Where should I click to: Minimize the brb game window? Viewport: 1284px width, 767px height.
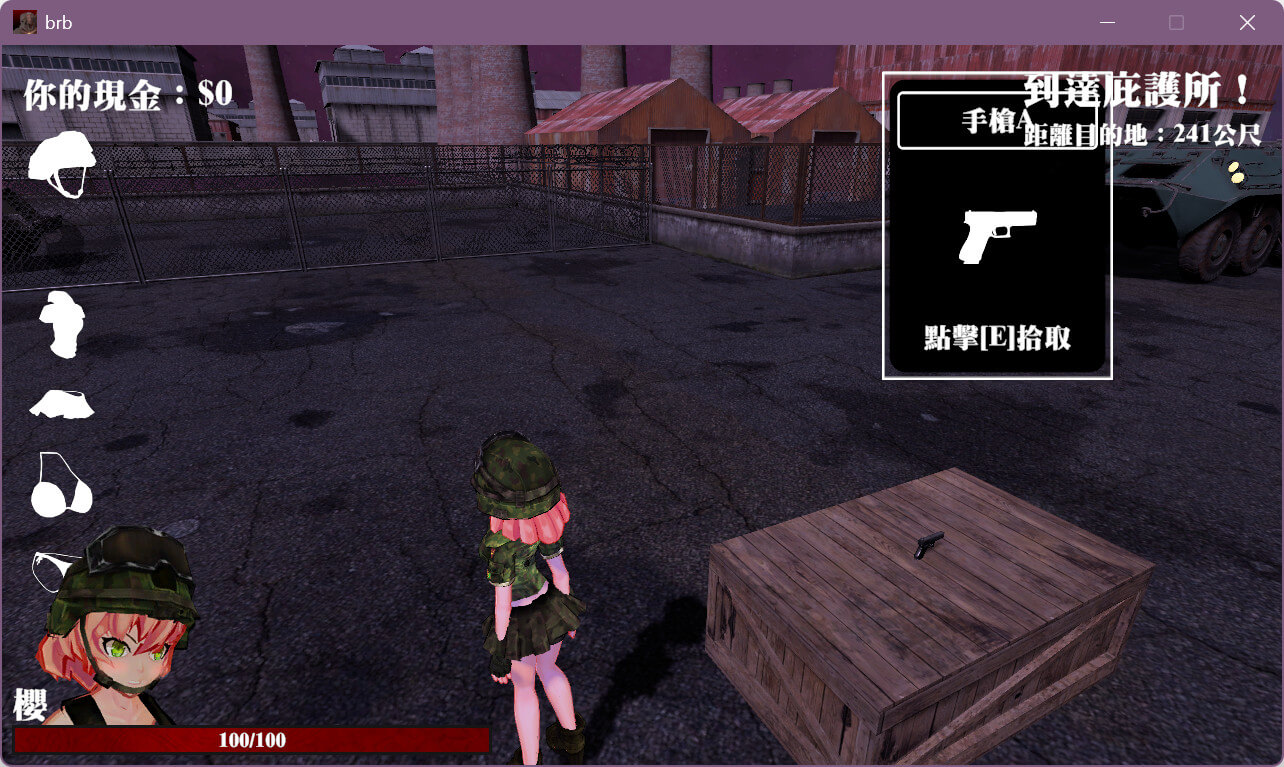pos(1107,22)
